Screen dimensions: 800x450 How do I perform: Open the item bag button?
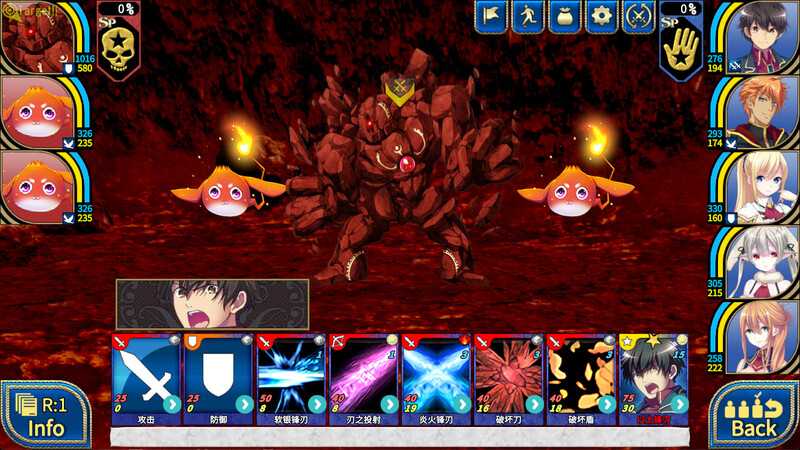pos(565,16)
